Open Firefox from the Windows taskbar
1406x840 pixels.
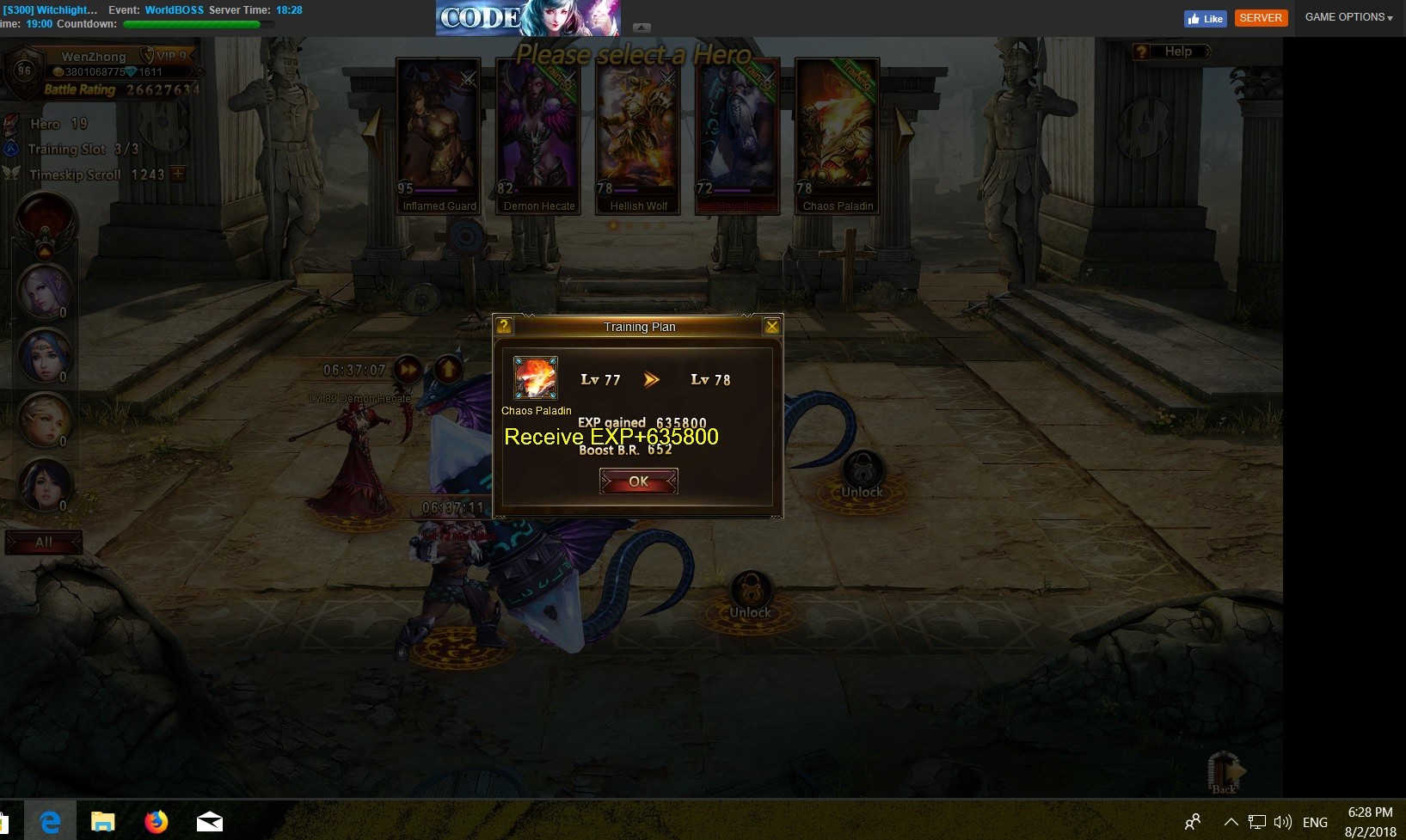tap(156, 822)
